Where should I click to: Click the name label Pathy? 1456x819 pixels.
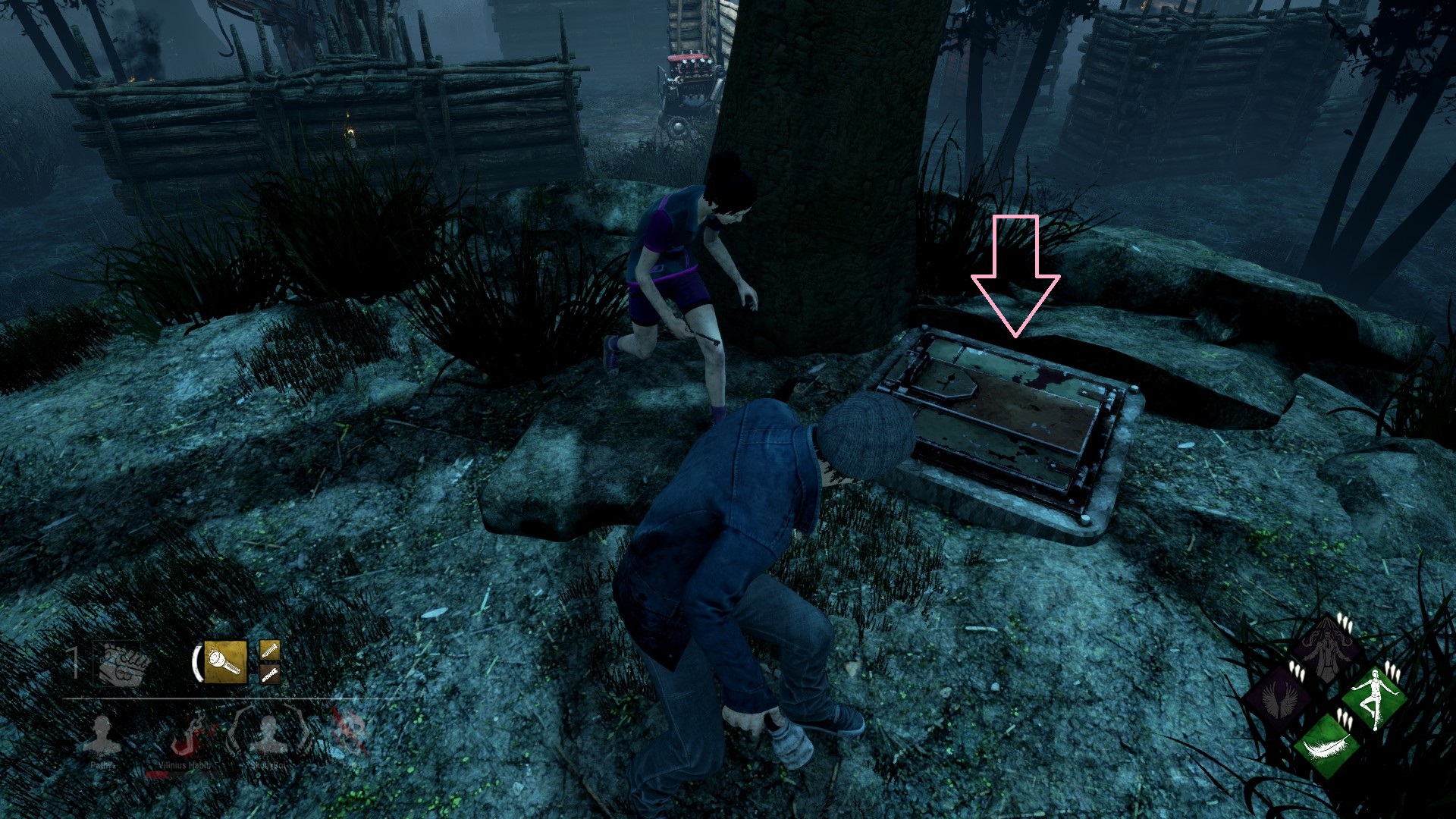click(102, 766)
